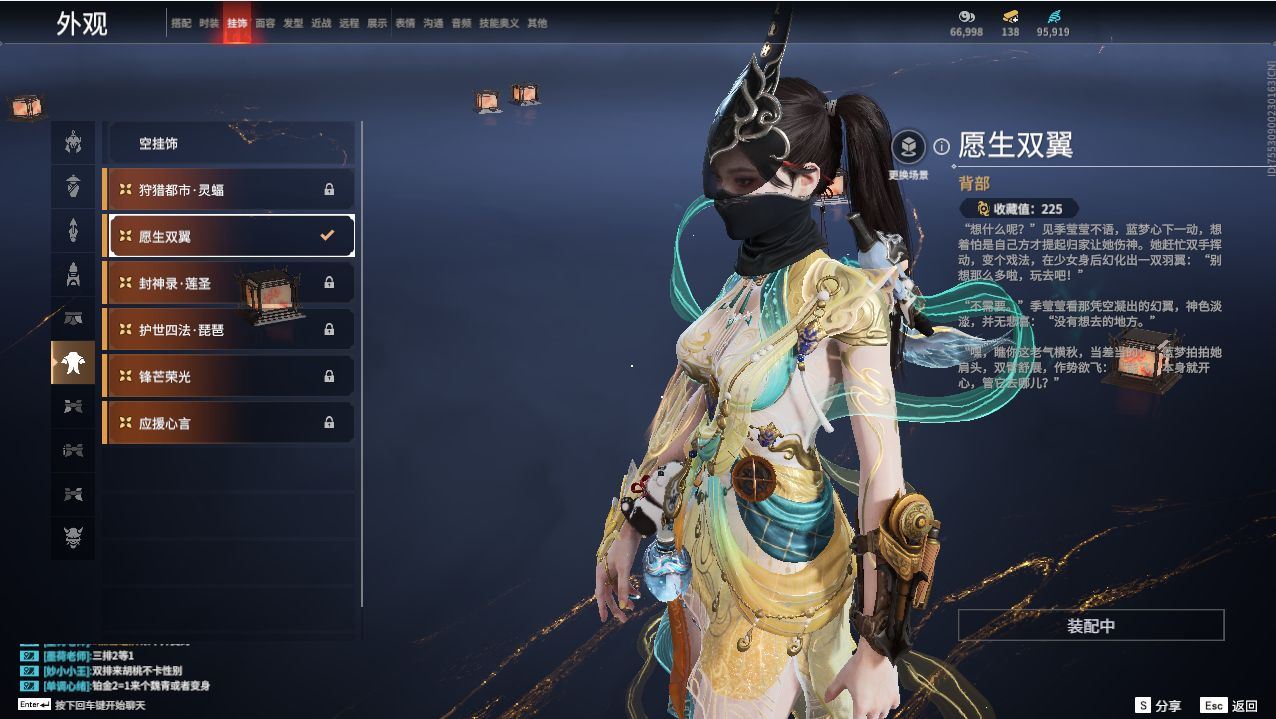Image resolution: width=1276 pixels, height=719 pixels.
Task: Open the 搭配 tab
Action: (181, 23)
